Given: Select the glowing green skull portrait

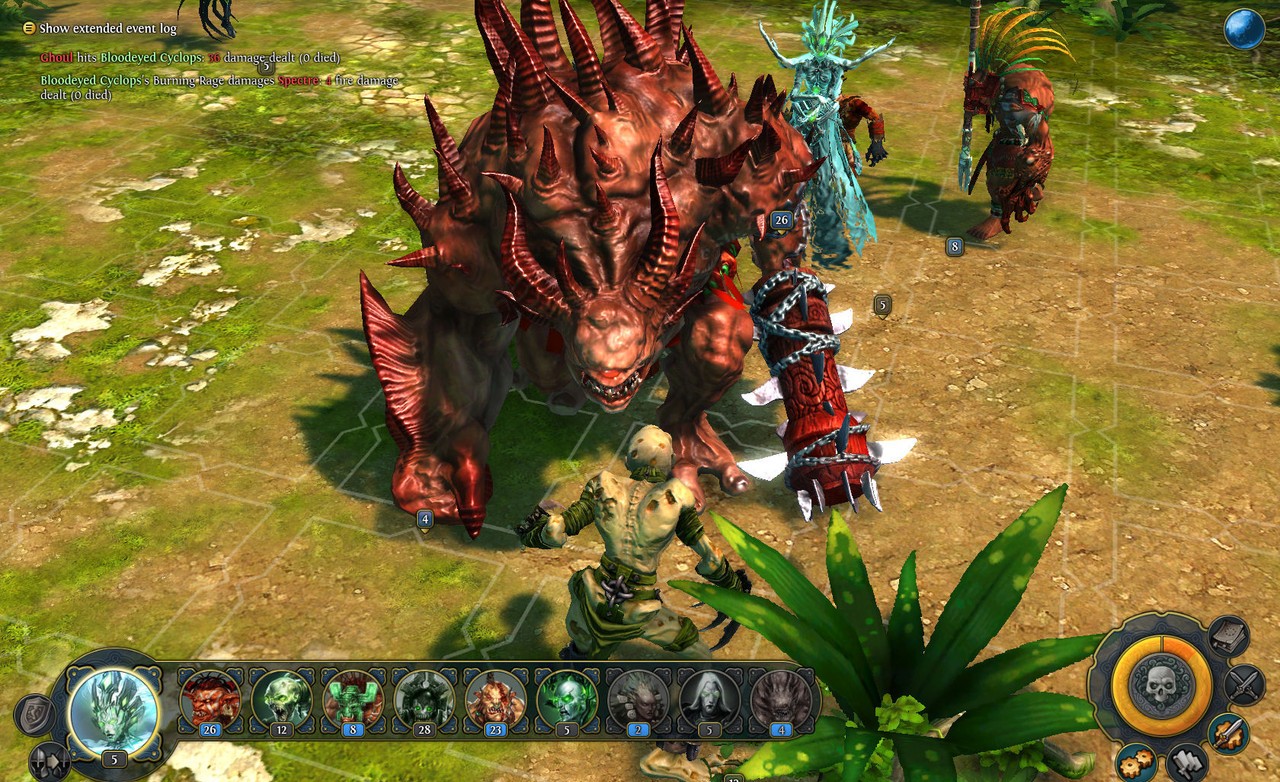Looking at the screenshot, I should [567, 699].
